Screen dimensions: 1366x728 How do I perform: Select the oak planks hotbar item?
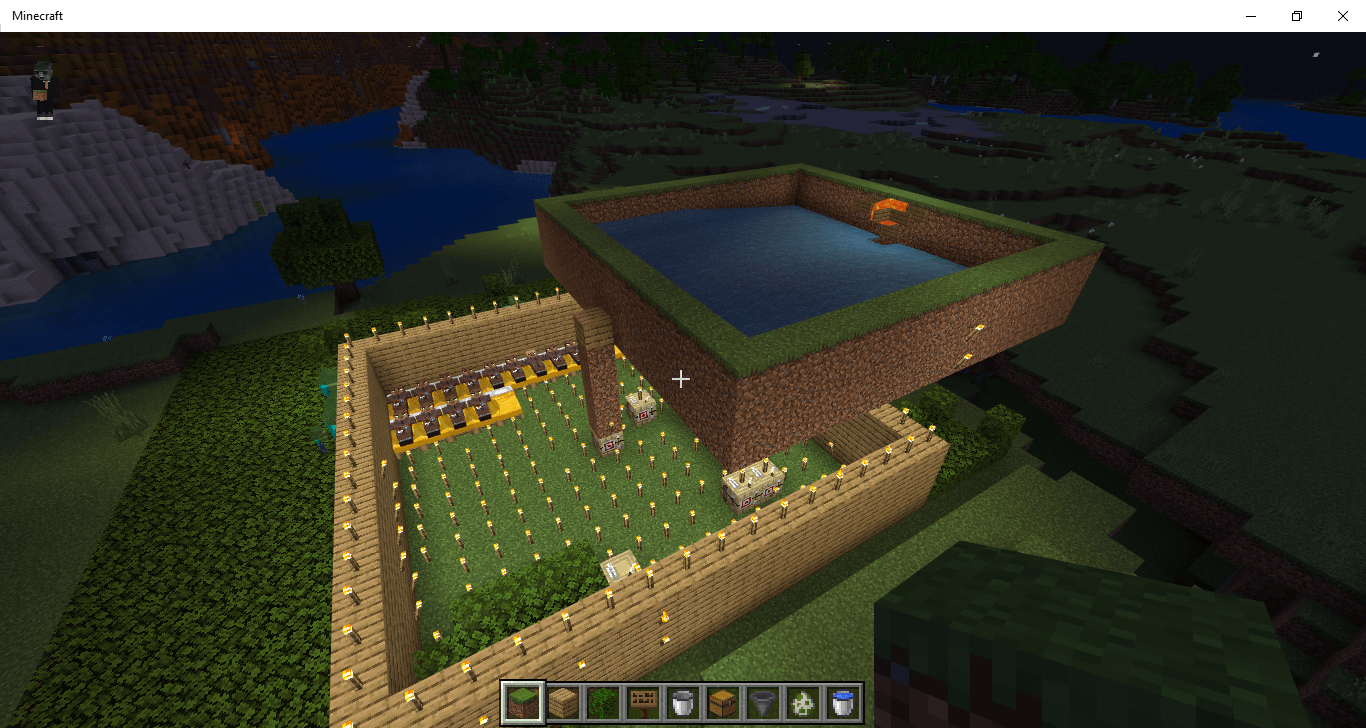pyautogui.click(x=563, y=705)
